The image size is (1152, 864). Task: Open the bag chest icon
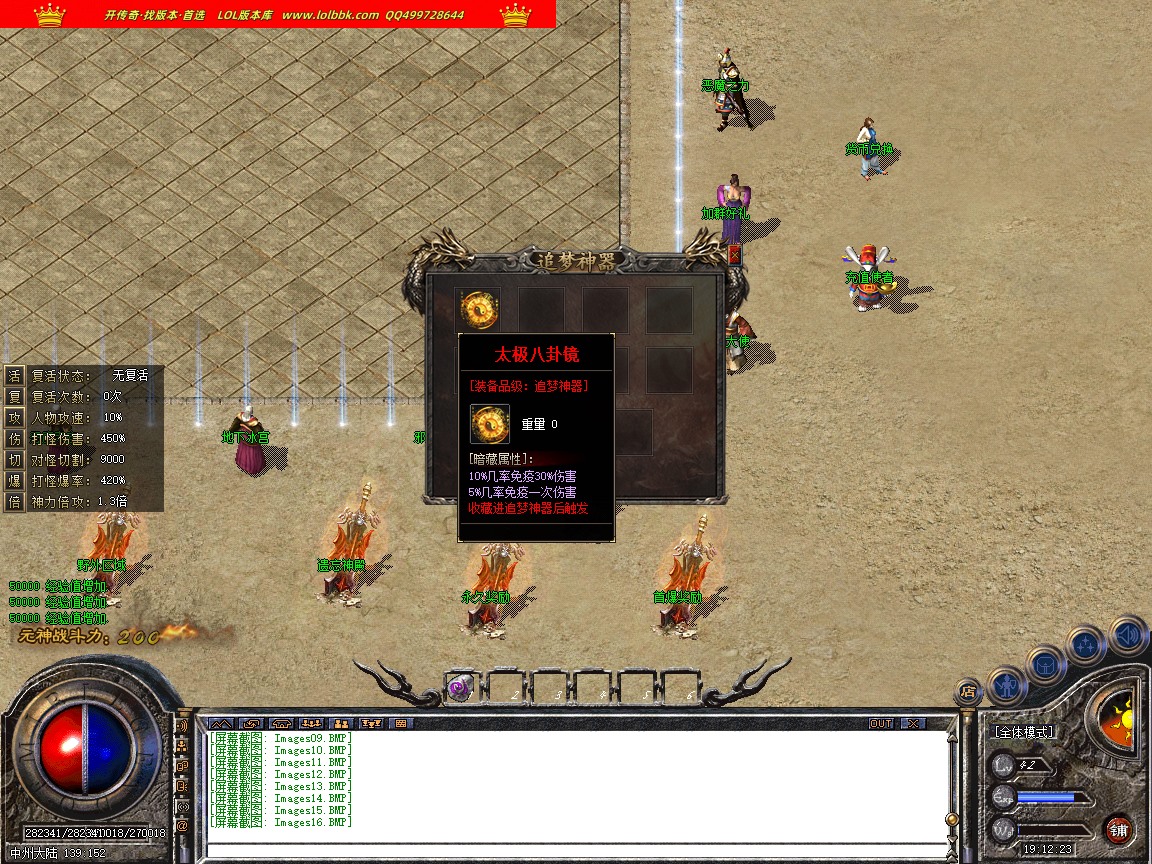coord(1046,663)
